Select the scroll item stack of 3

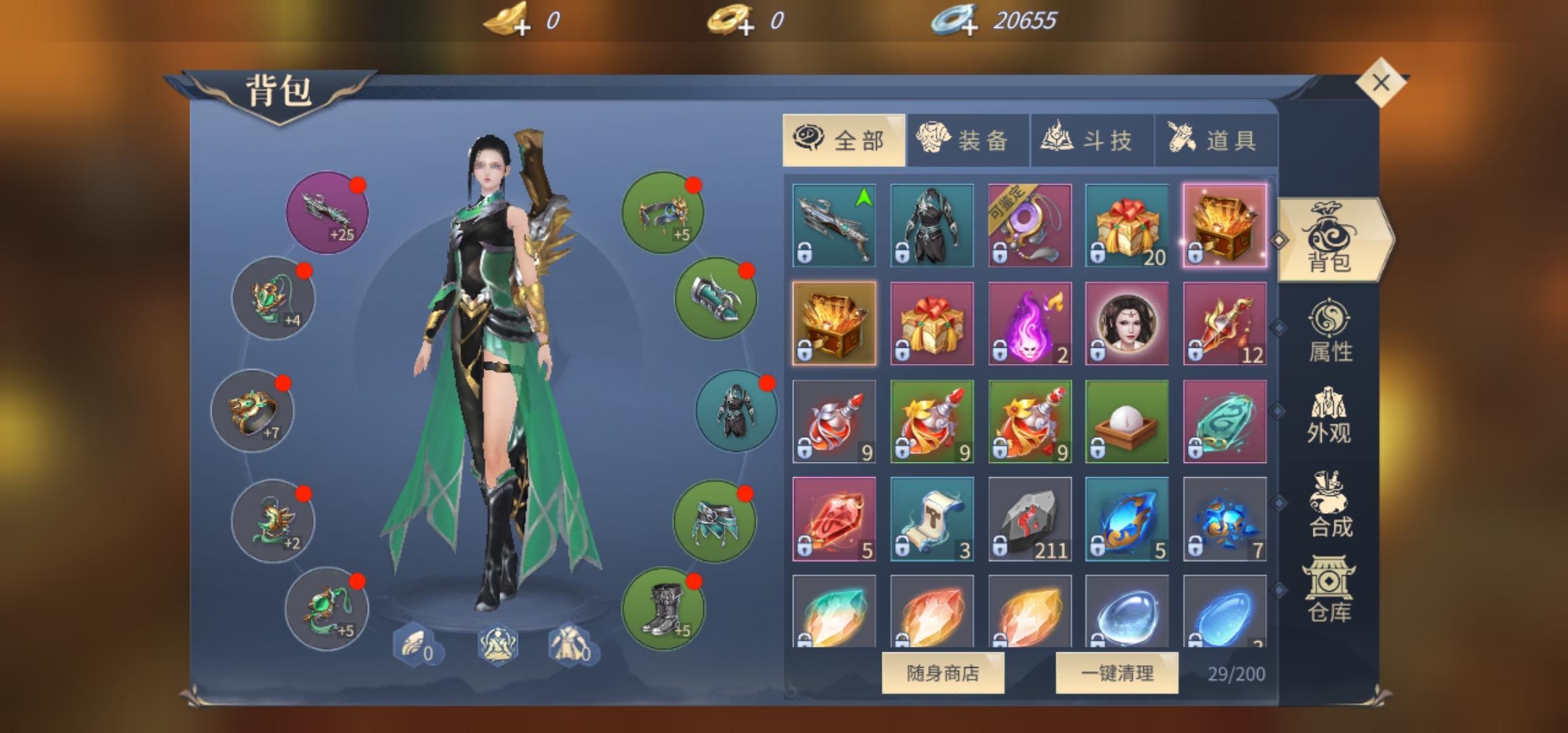931,519
